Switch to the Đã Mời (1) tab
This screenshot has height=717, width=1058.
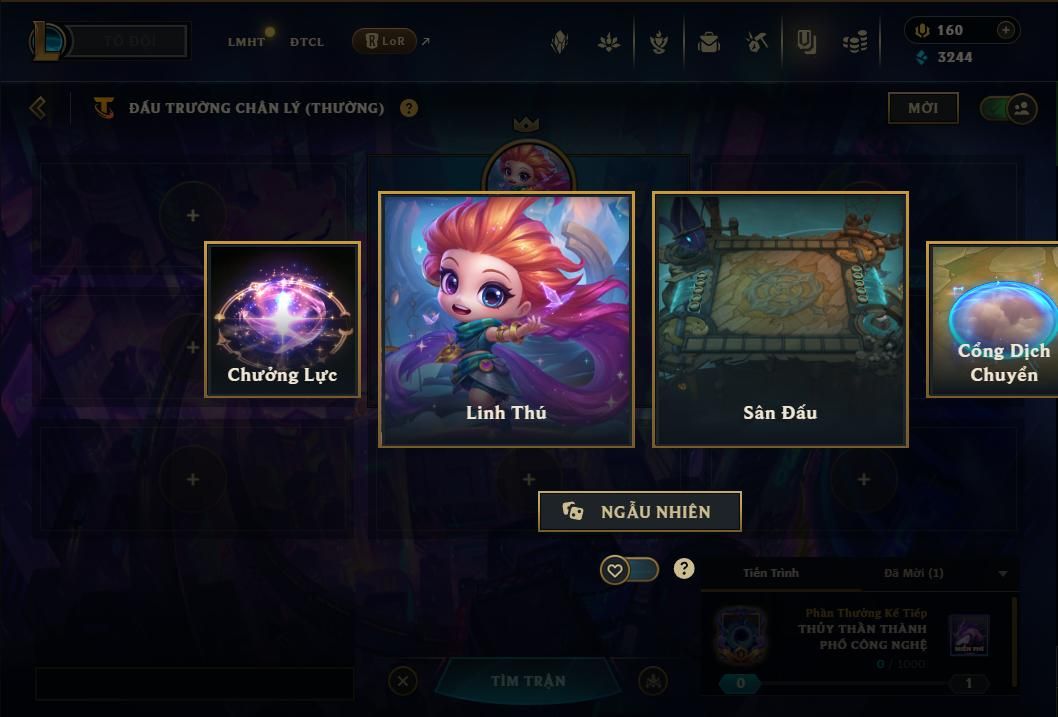coord(913,573)
